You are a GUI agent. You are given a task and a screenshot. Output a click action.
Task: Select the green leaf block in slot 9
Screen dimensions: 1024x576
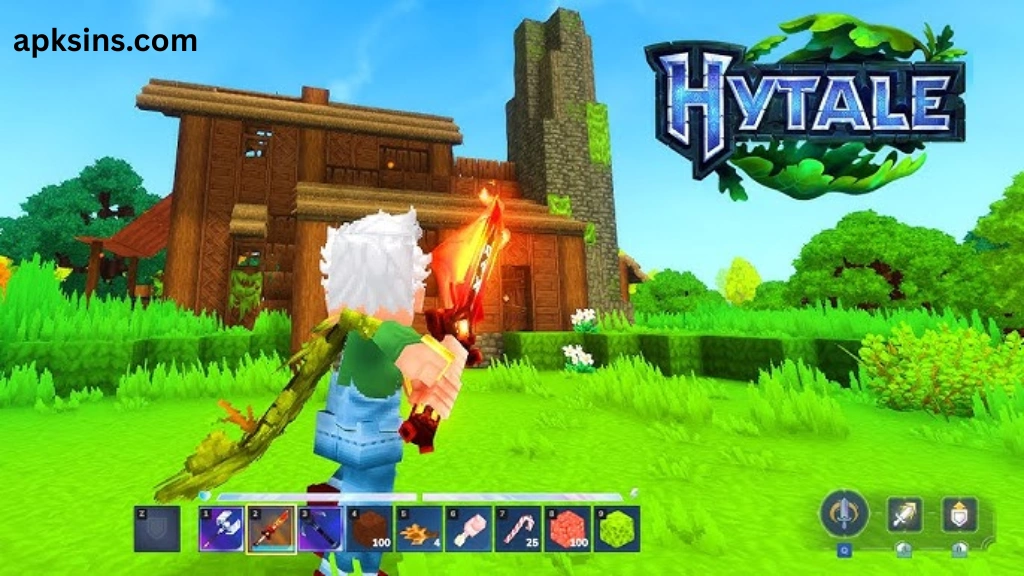click(x=616, y=529)
